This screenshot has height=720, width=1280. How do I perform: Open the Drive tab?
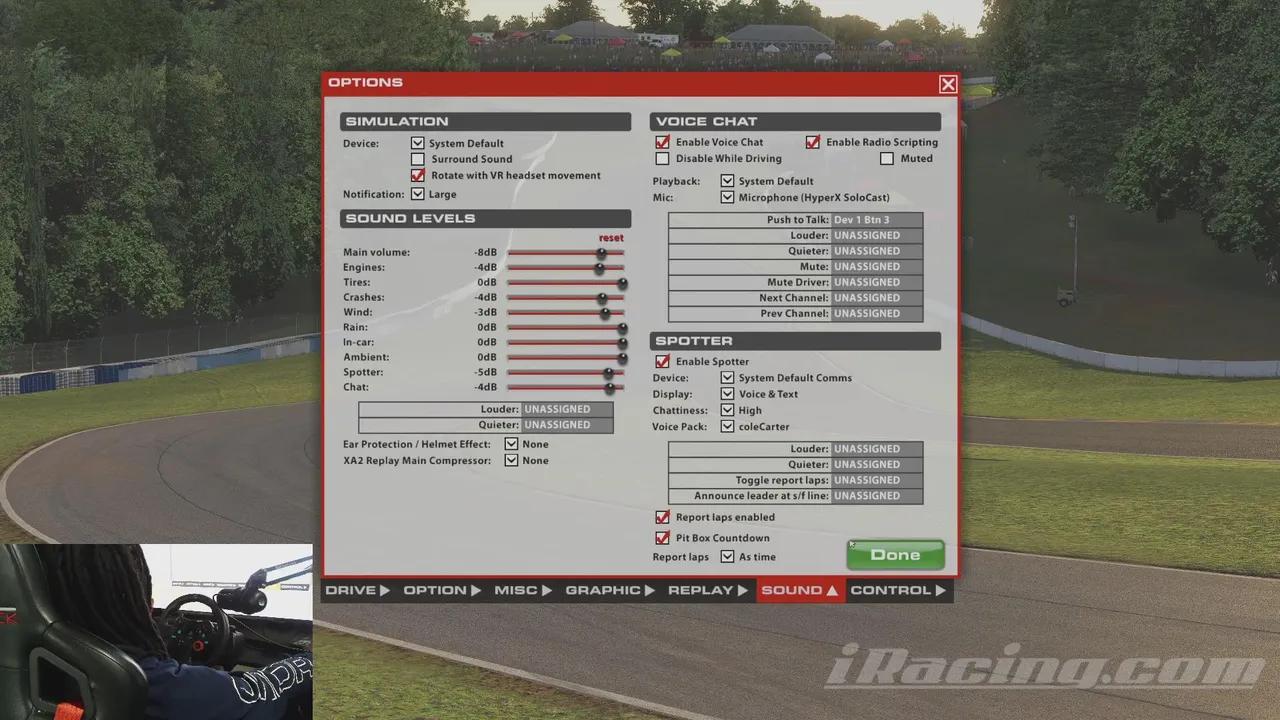[357, 590]
